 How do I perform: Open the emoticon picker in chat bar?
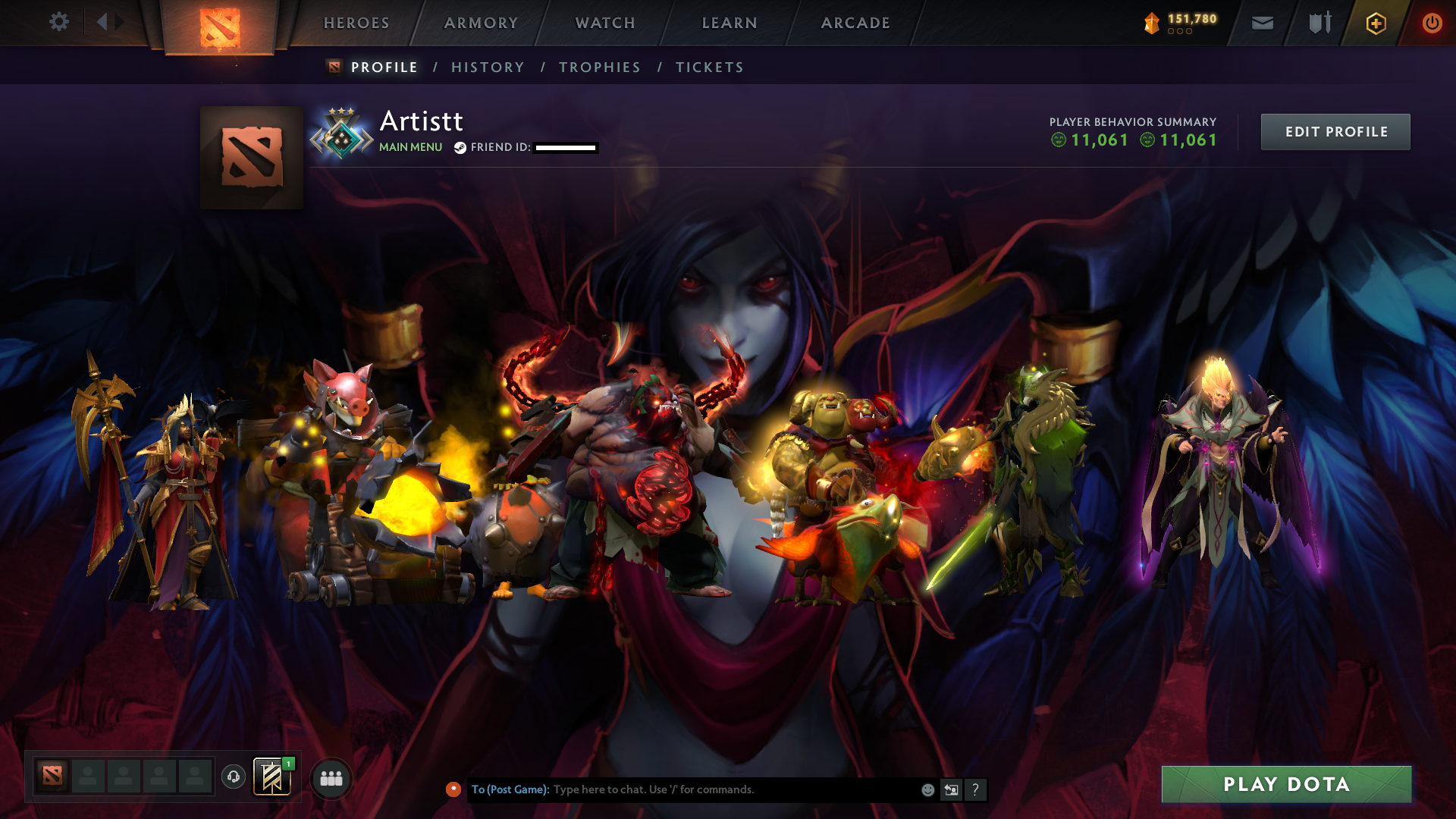point(927,789)
